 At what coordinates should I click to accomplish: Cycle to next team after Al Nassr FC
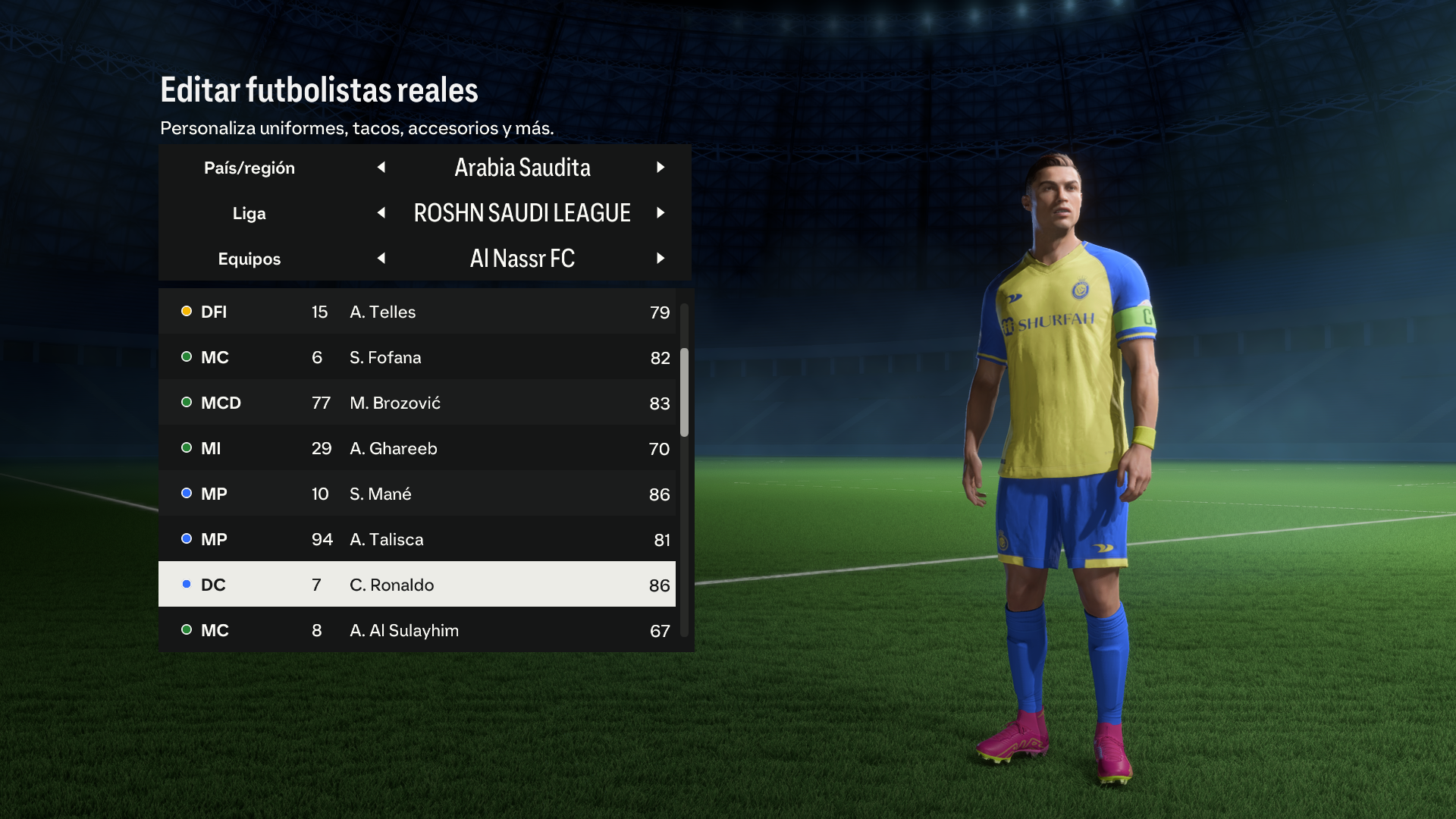pos(661,259)
